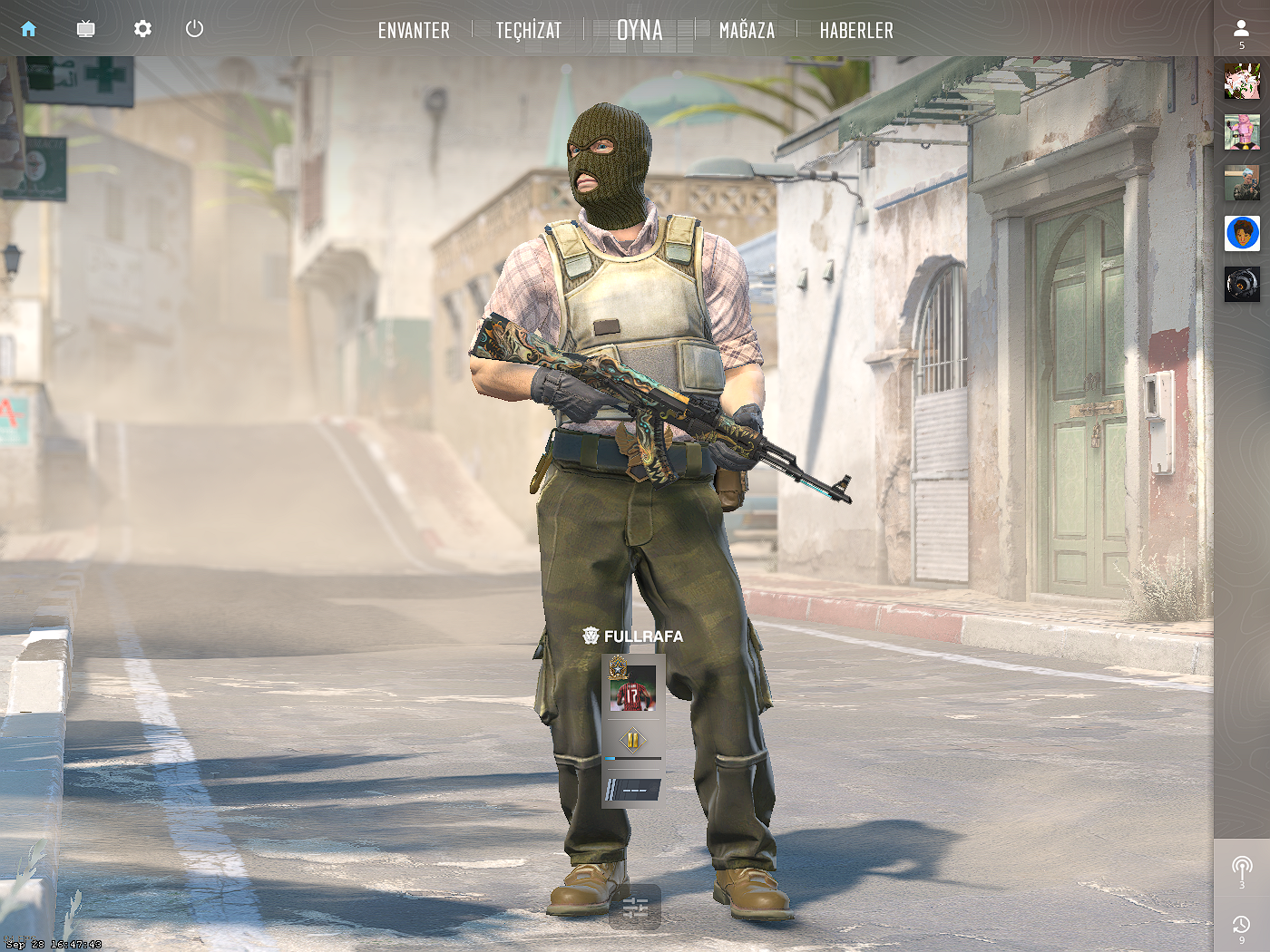Open FULLRAFA player profile avatar
Screen dimensions: 1270x952
tap(632, 688)
